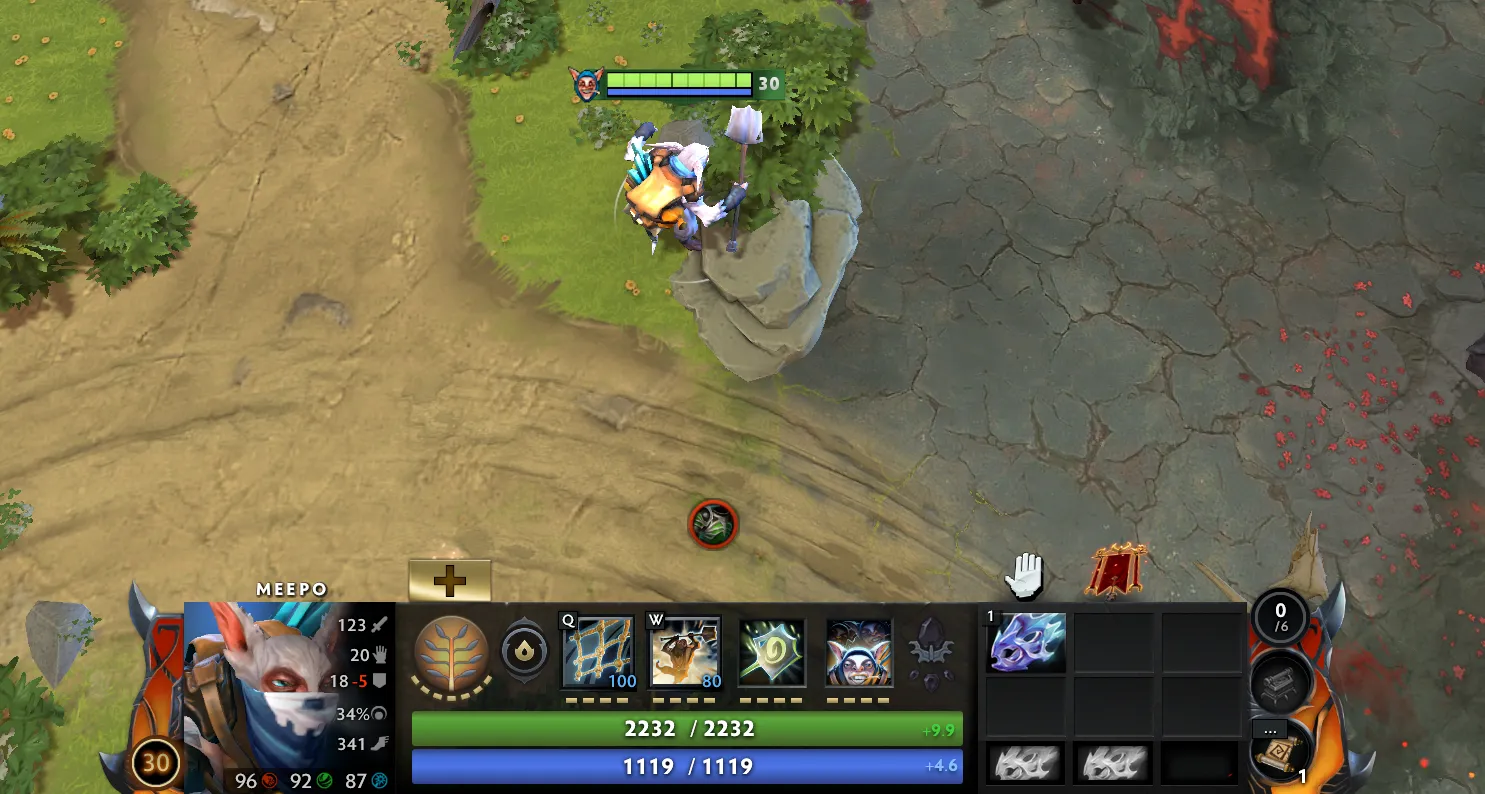Cast the Poof ability (W)
Viewport: 1485px width, 794px height.
coord(687,650)
